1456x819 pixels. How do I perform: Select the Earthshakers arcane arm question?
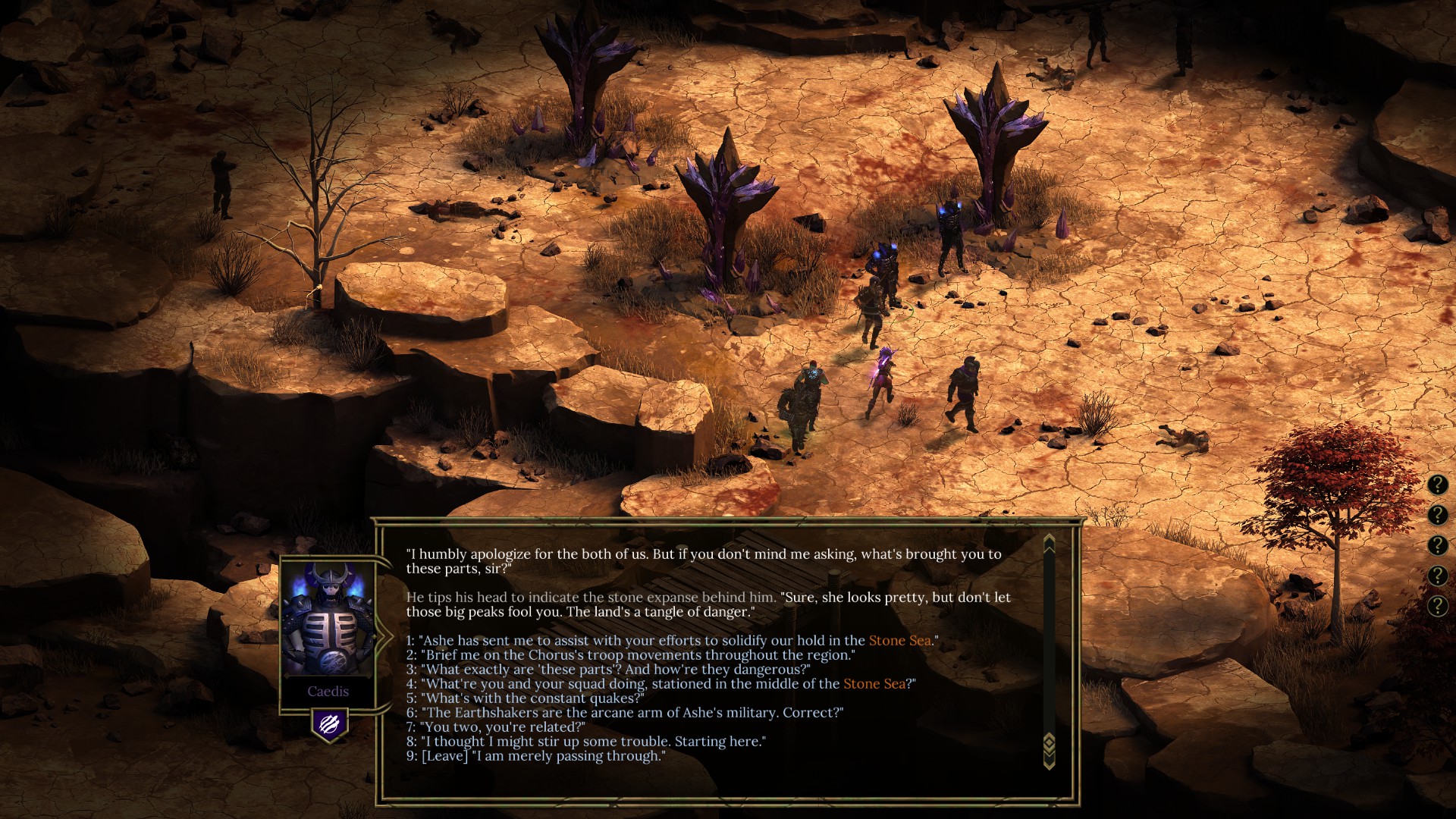(x=631, y=713)
